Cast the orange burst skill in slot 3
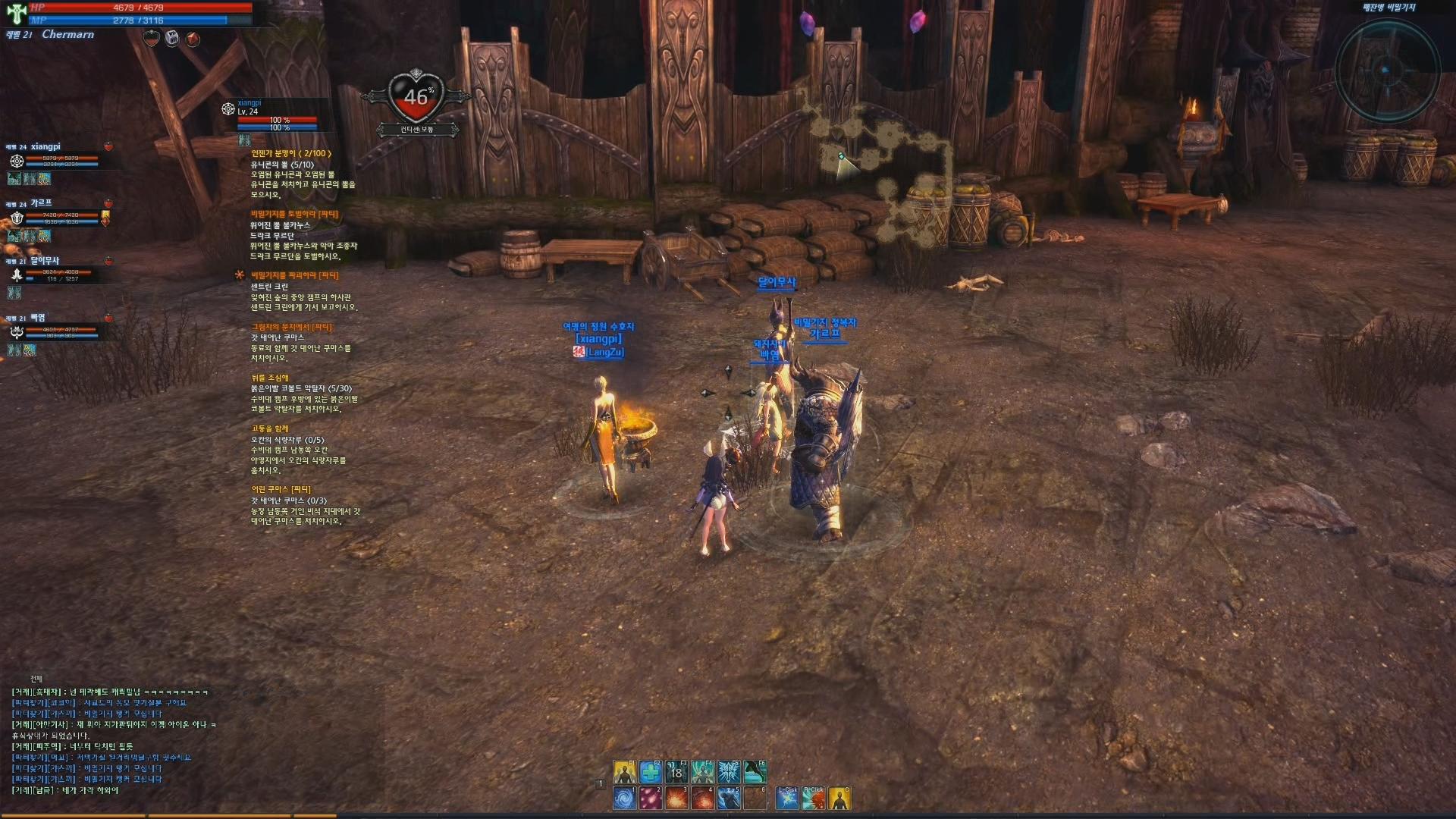The image size is (1456, 819). click(x=676, y=798)
